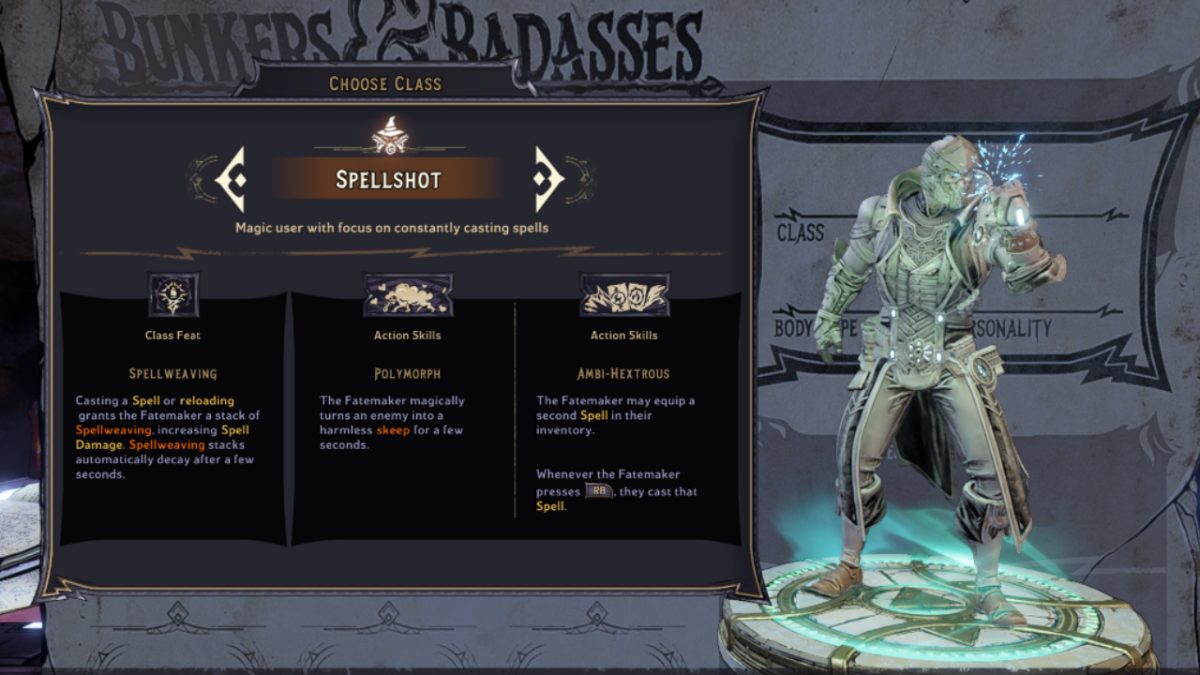Choose the Polymorph action skill icon
This screenshot has width=1200, height=675.
pos(407,295)
